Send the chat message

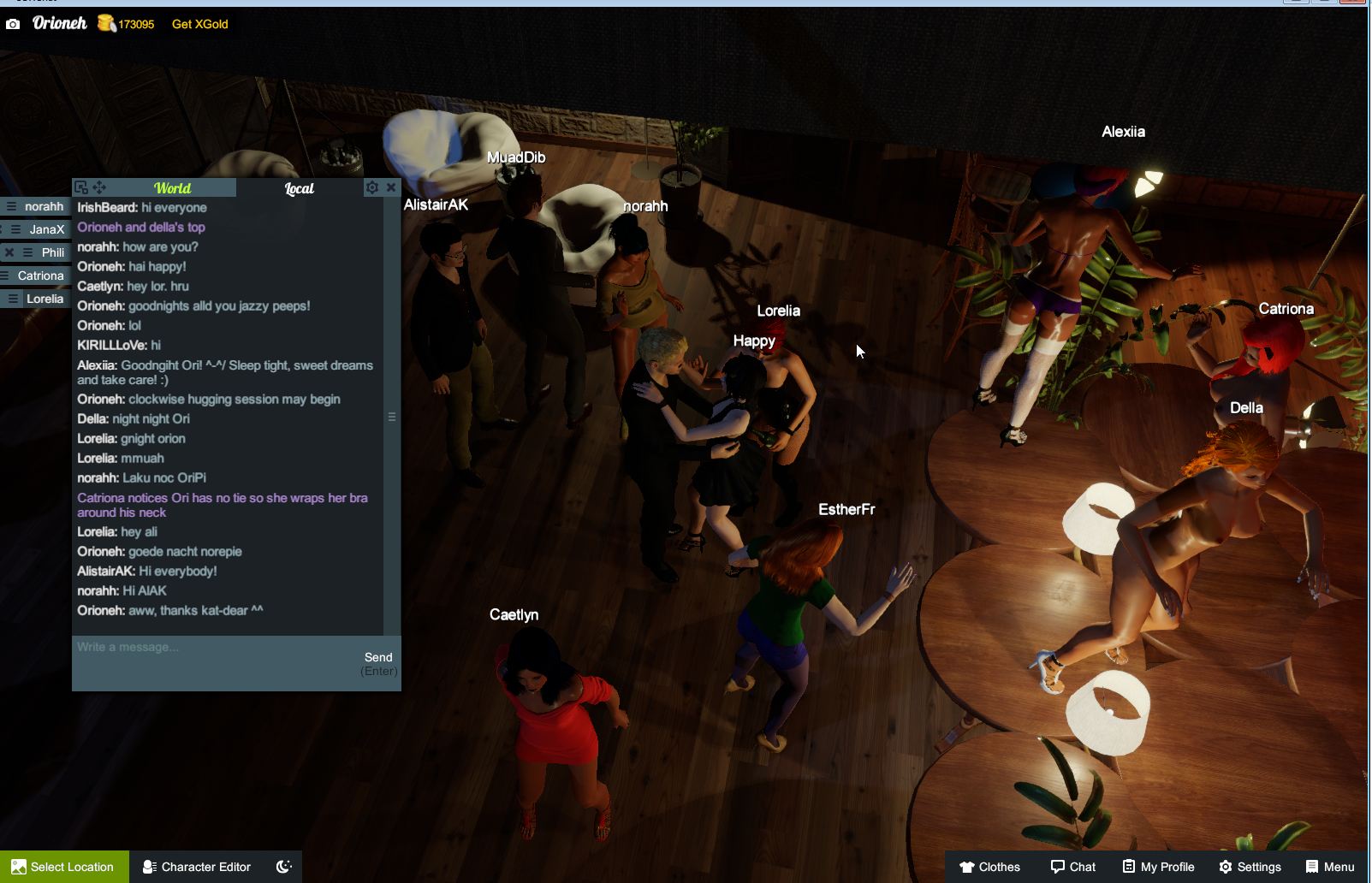(378, 658)
